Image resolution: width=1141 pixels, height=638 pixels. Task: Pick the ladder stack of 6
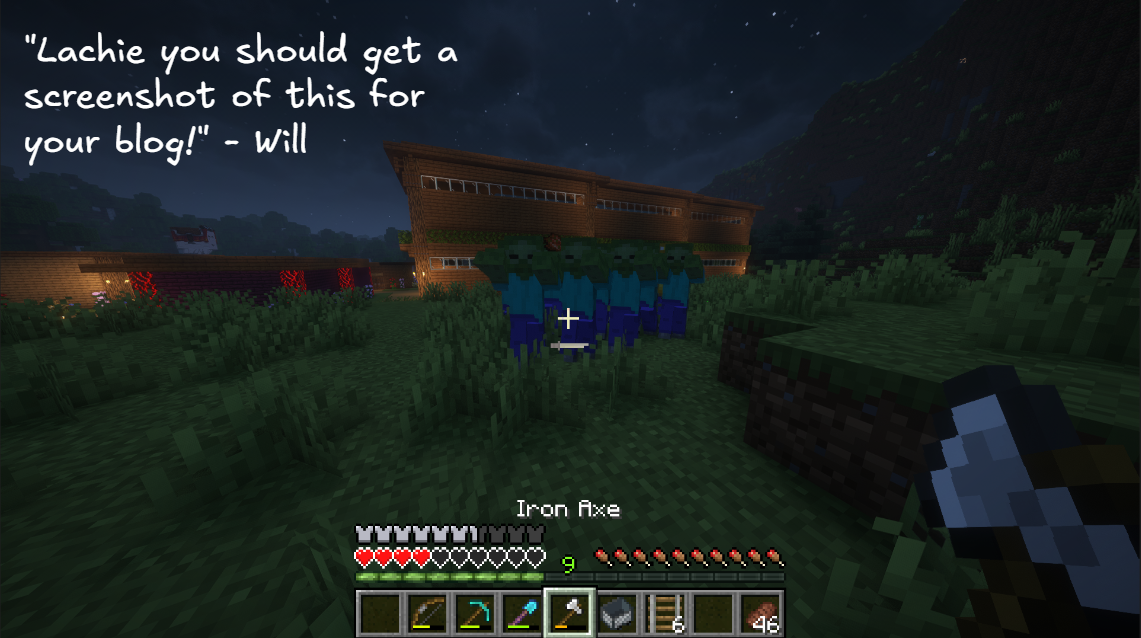pyautogui.click(x=663, y=612)
